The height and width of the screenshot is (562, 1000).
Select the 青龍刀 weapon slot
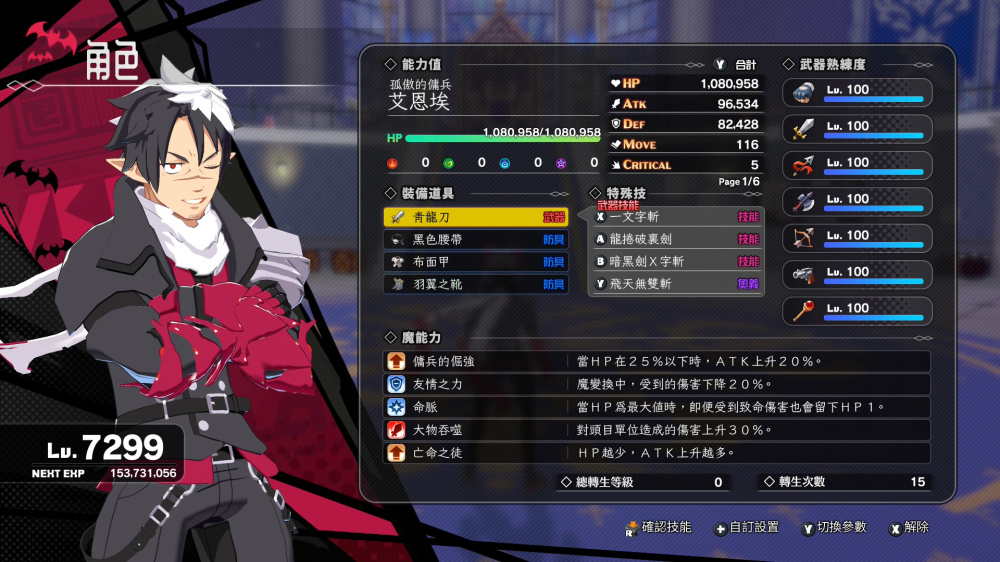475,217
